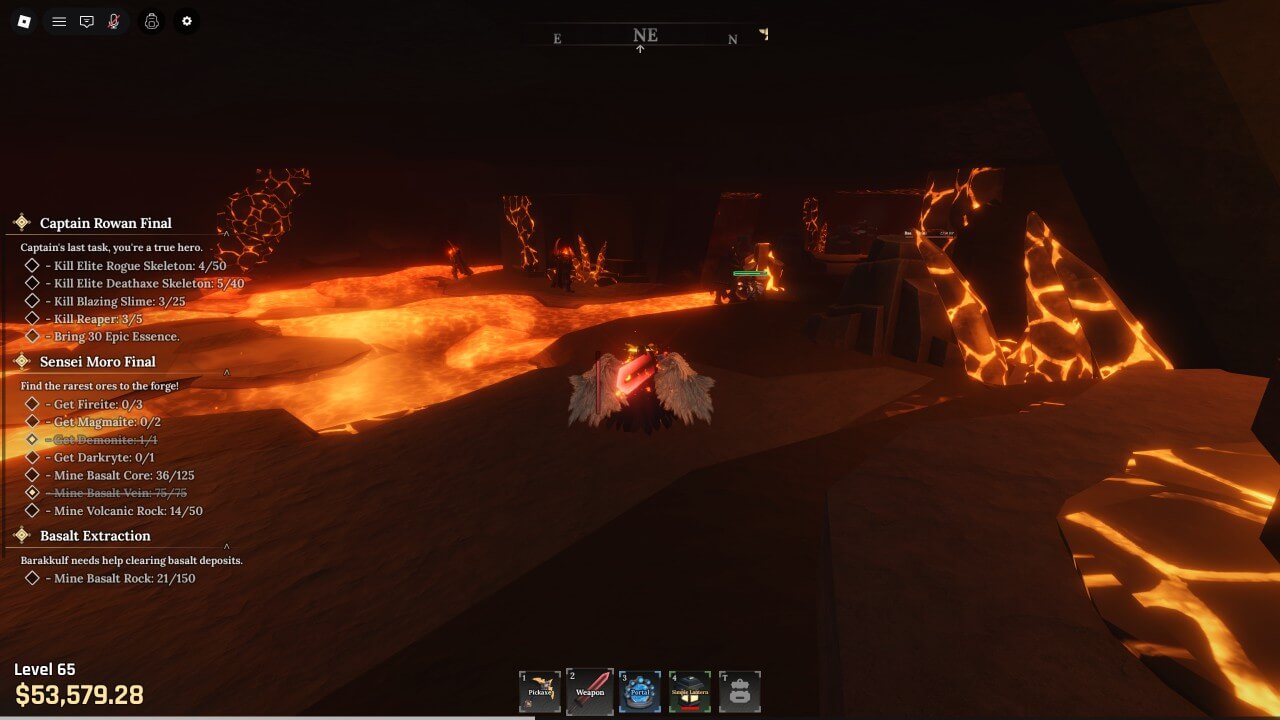Equip the Pickaxe in hotbar slot 1

(540, 691)
